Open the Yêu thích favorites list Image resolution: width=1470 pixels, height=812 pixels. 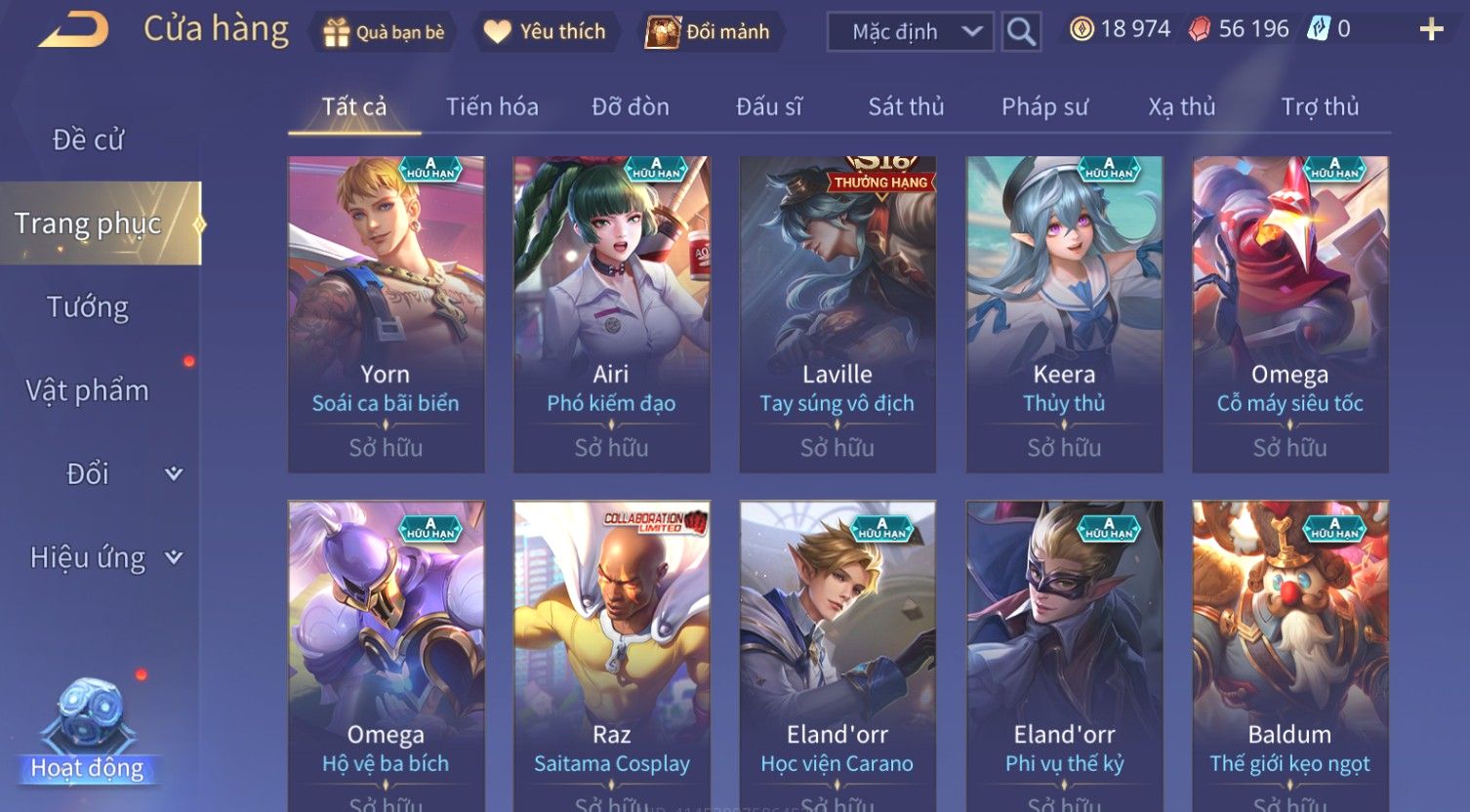[546, 32]
